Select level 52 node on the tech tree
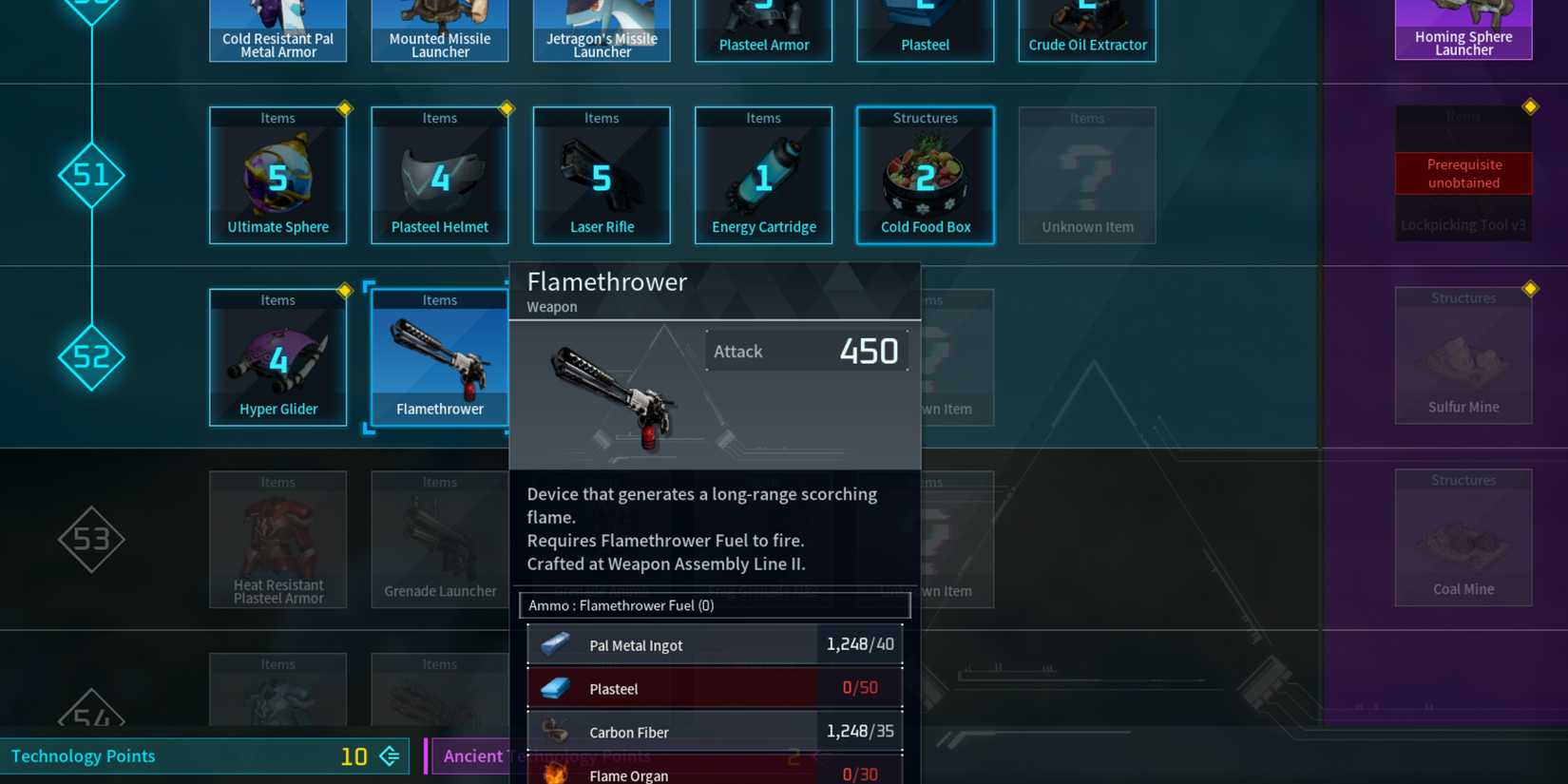The width and height of the screenshot is (1568, 784). pos(91,358)
